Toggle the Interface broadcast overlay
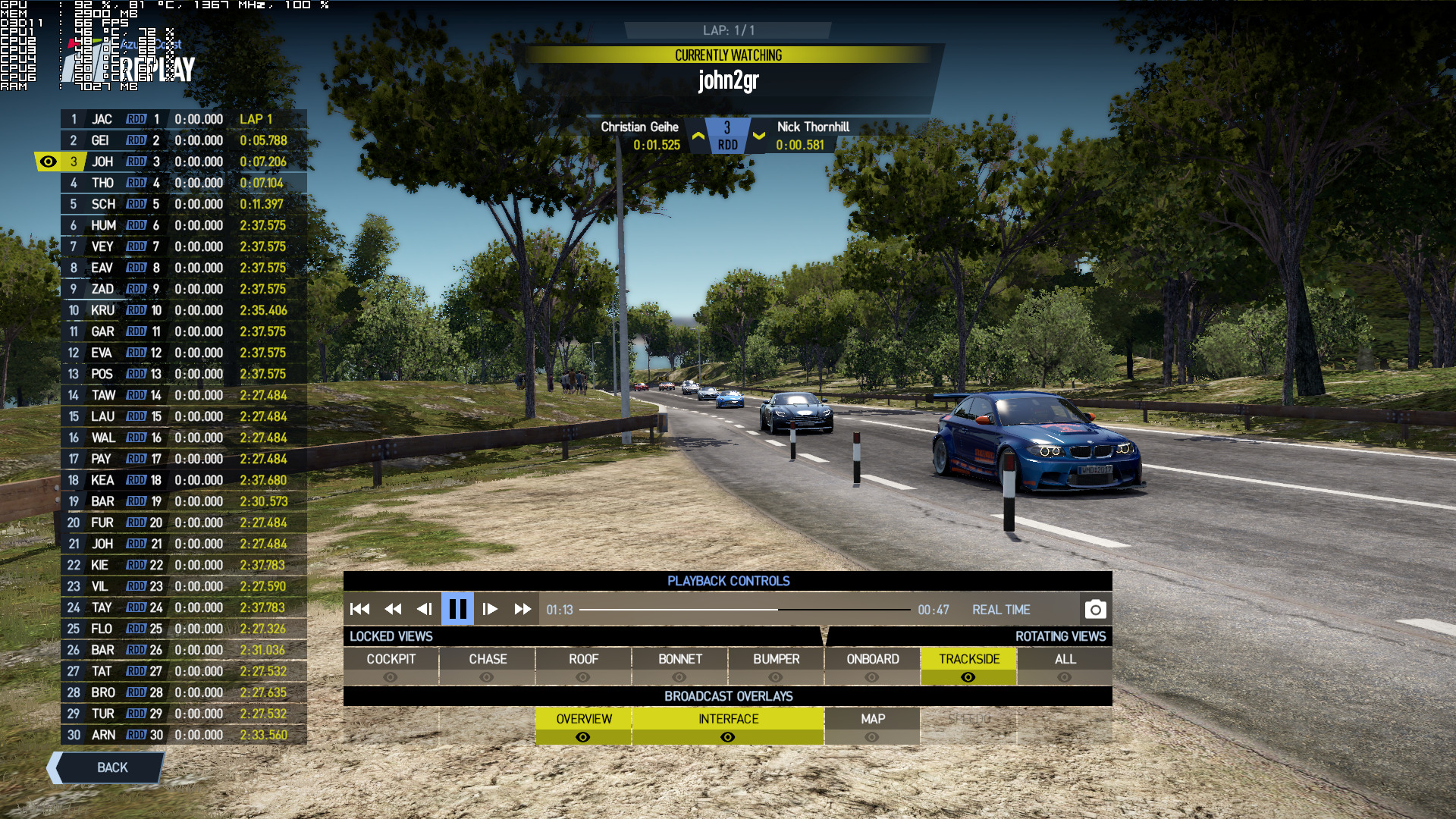The width and height of the screenshot is (1456, 819). (x=728, y=726)
